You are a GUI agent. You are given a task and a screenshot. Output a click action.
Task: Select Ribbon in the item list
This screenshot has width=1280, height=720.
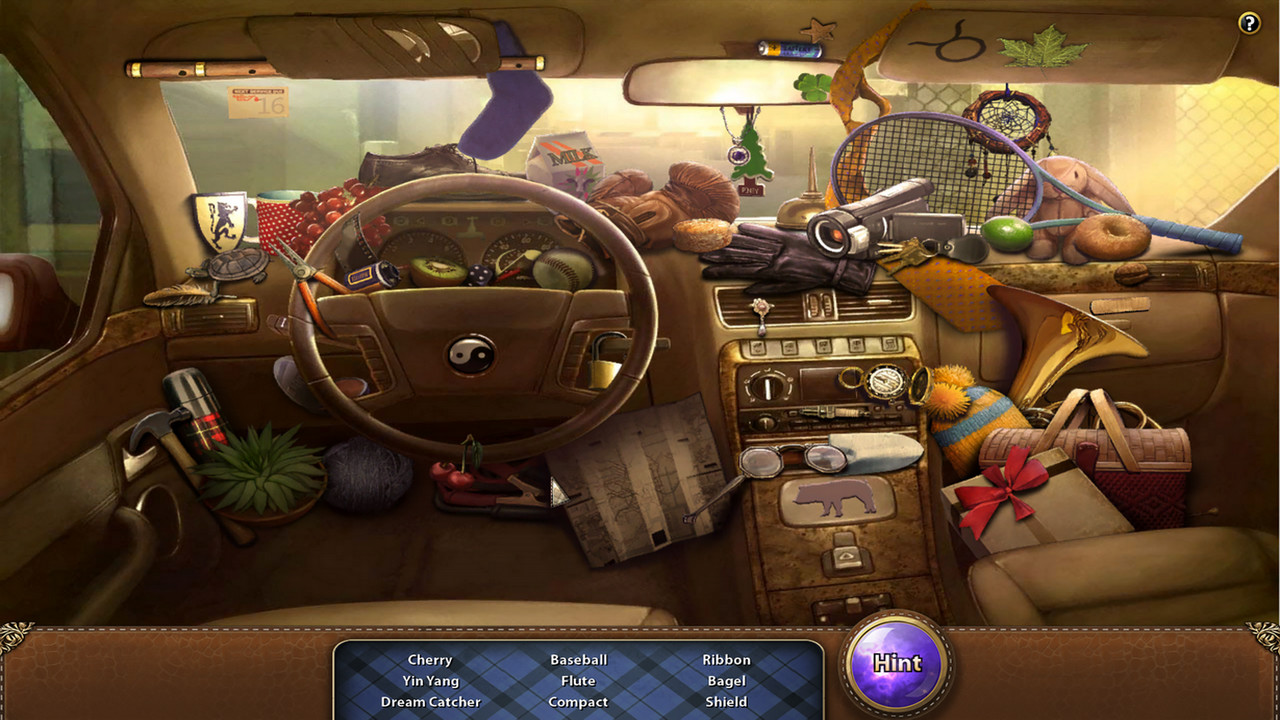[x=726, y=660]
